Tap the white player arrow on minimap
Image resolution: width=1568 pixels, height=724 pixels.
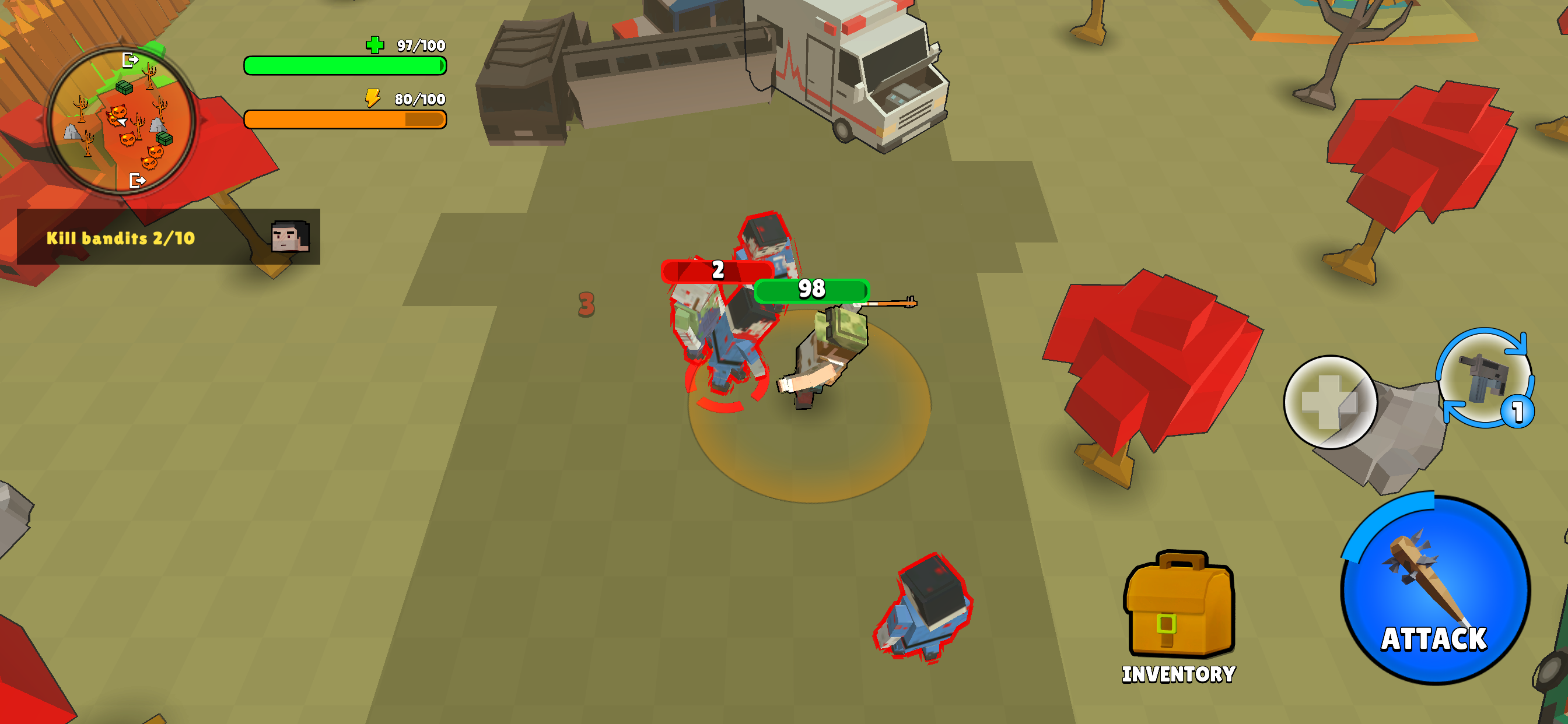tap(123, 121)
